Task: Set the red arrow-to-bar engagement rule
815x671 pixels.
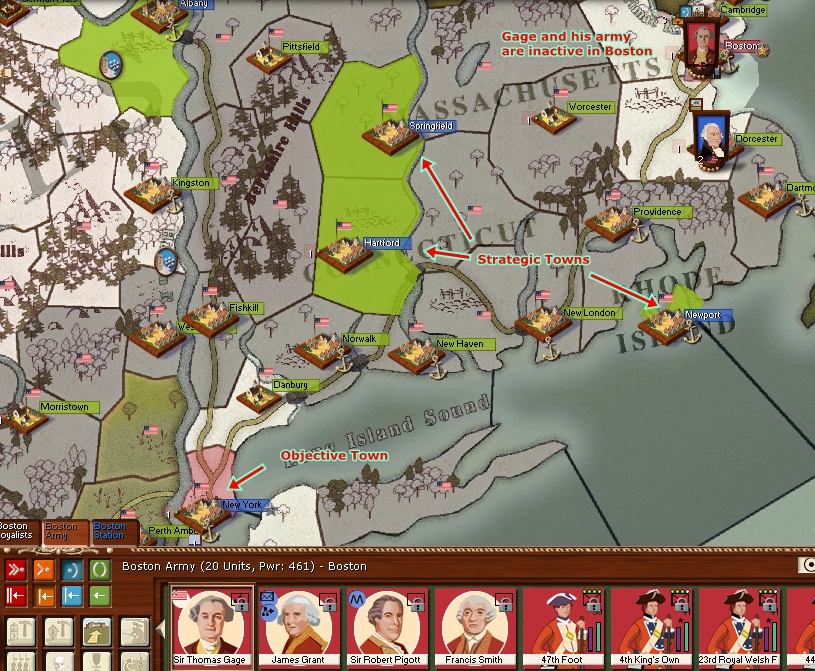Action: click(x=17, y=597)
